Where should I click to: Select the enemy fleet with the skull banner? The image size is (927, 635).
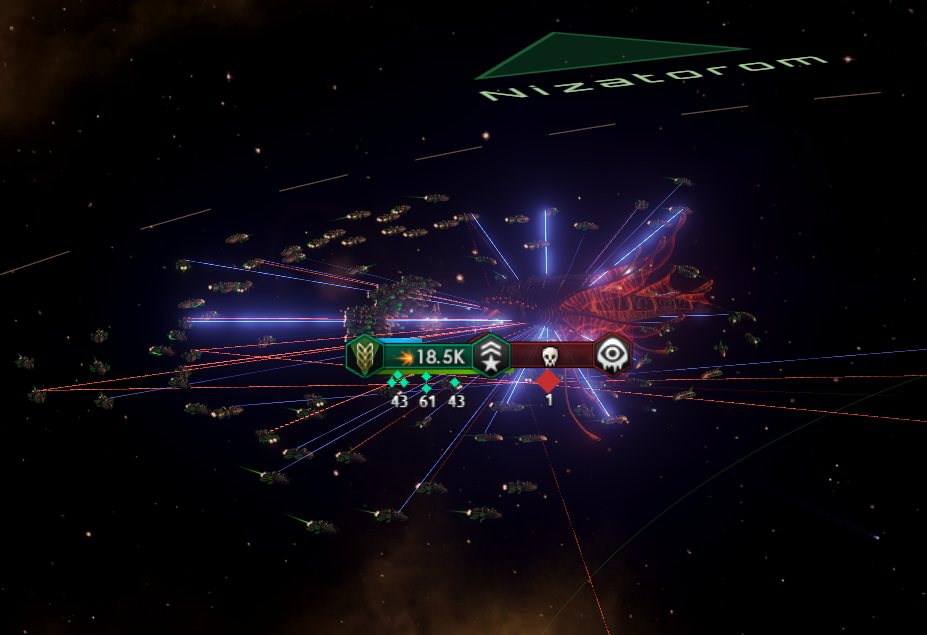coord(551,357)
